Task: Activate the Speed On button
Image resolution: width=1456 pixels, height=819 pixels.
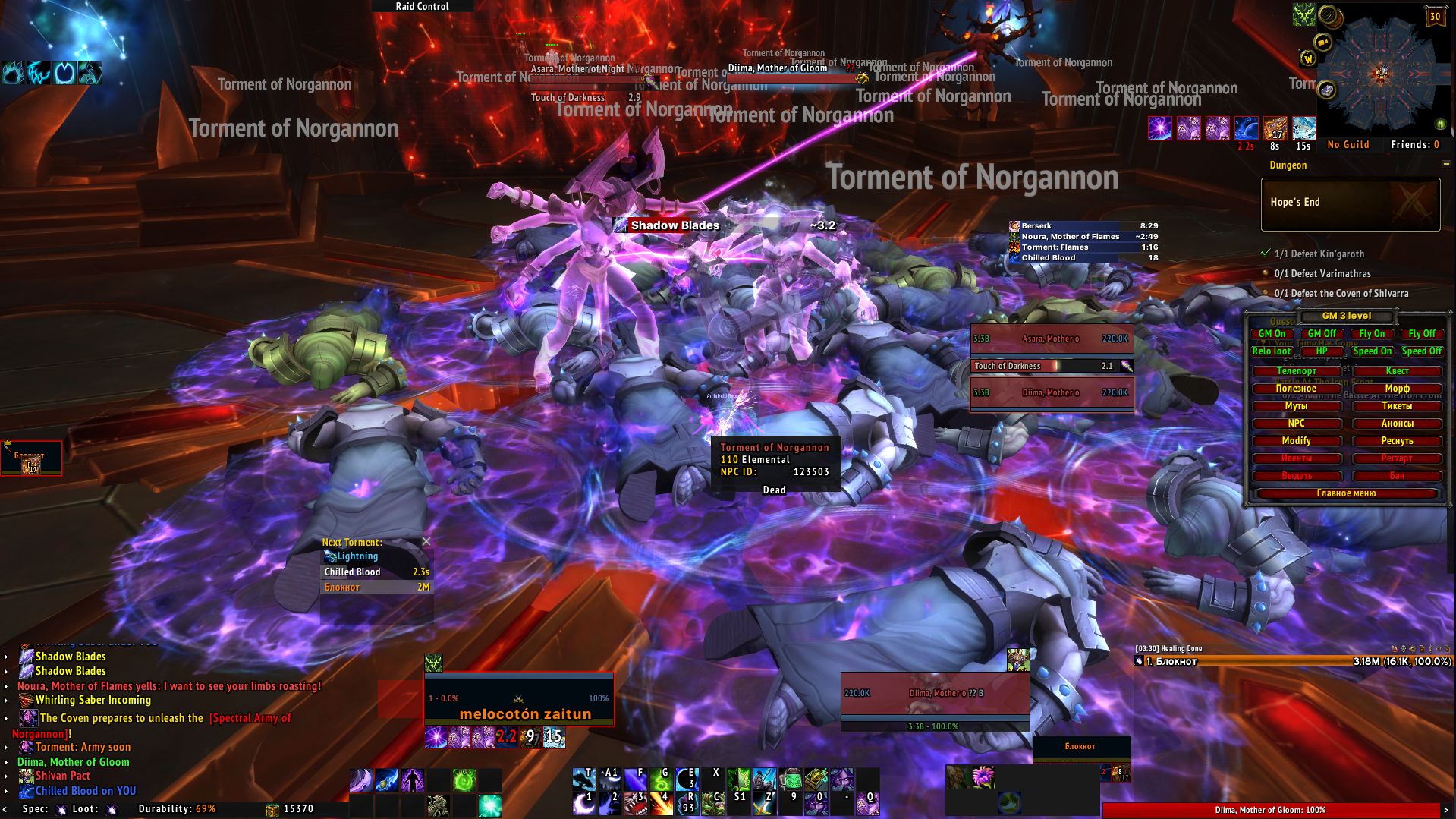Action: 1372,351
